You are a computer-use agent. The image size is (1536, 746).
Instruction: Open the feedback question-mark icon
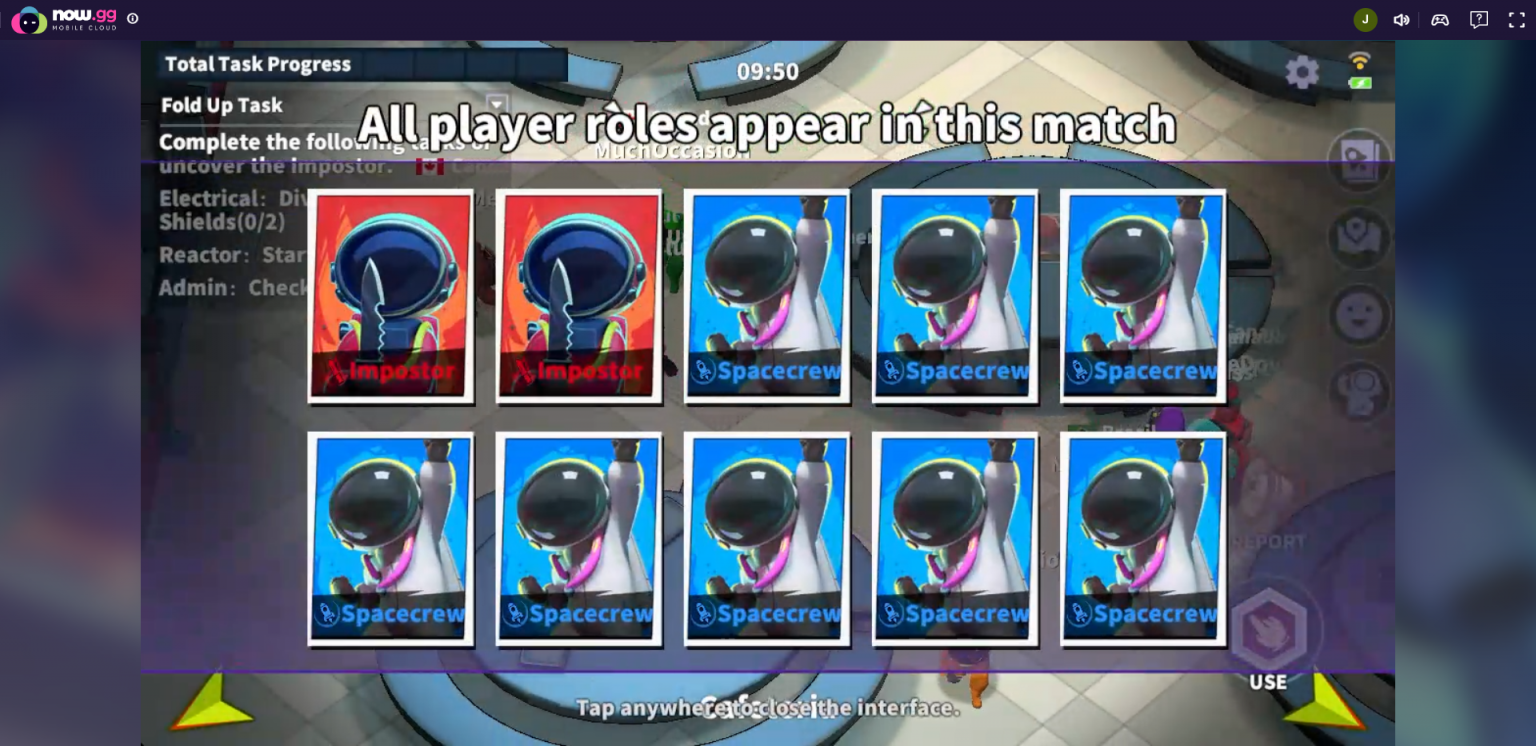(x=1478, y=19)
